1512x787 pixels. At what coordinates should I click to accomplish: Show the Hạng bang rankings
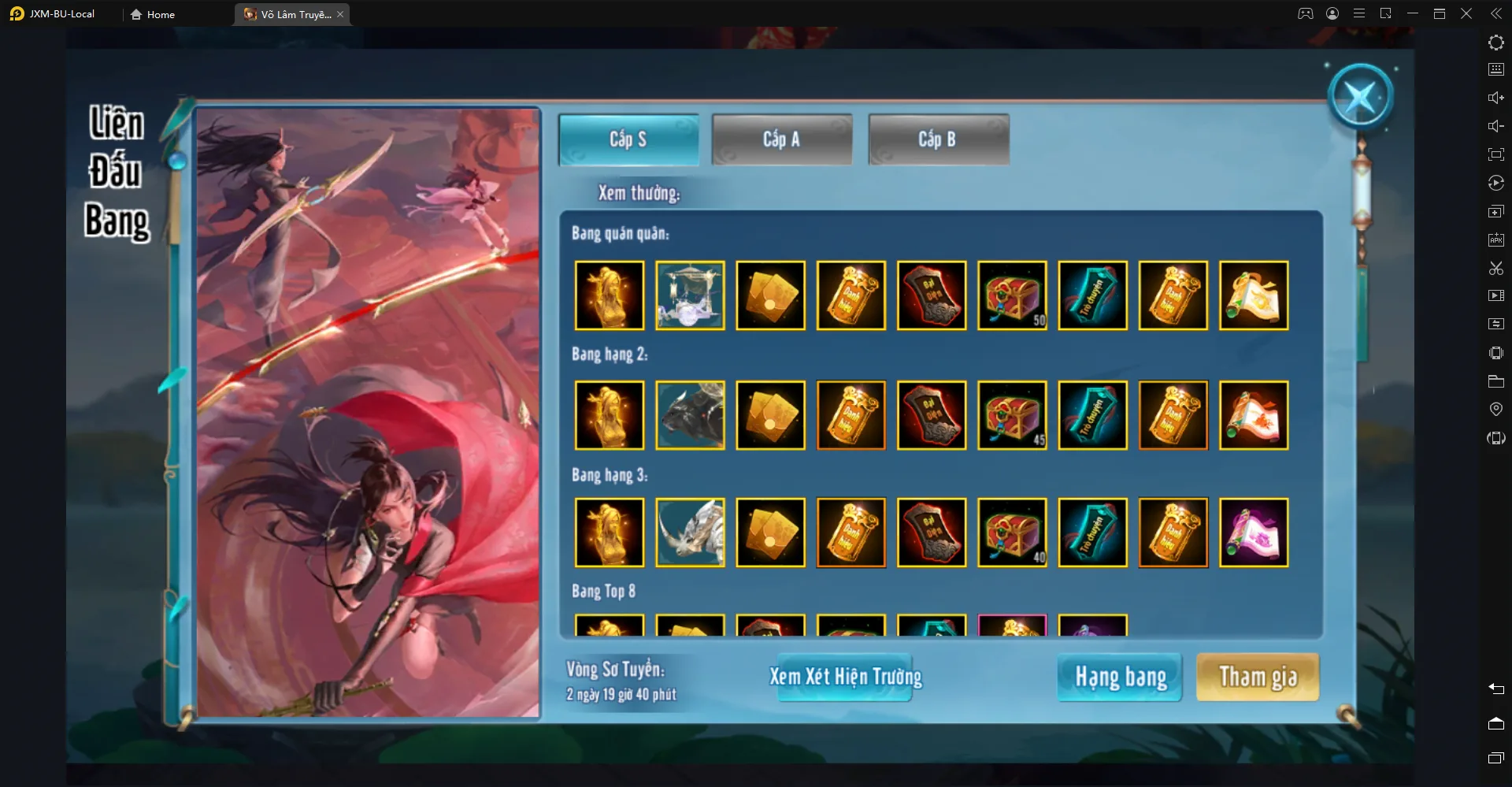click(1120, 677)
